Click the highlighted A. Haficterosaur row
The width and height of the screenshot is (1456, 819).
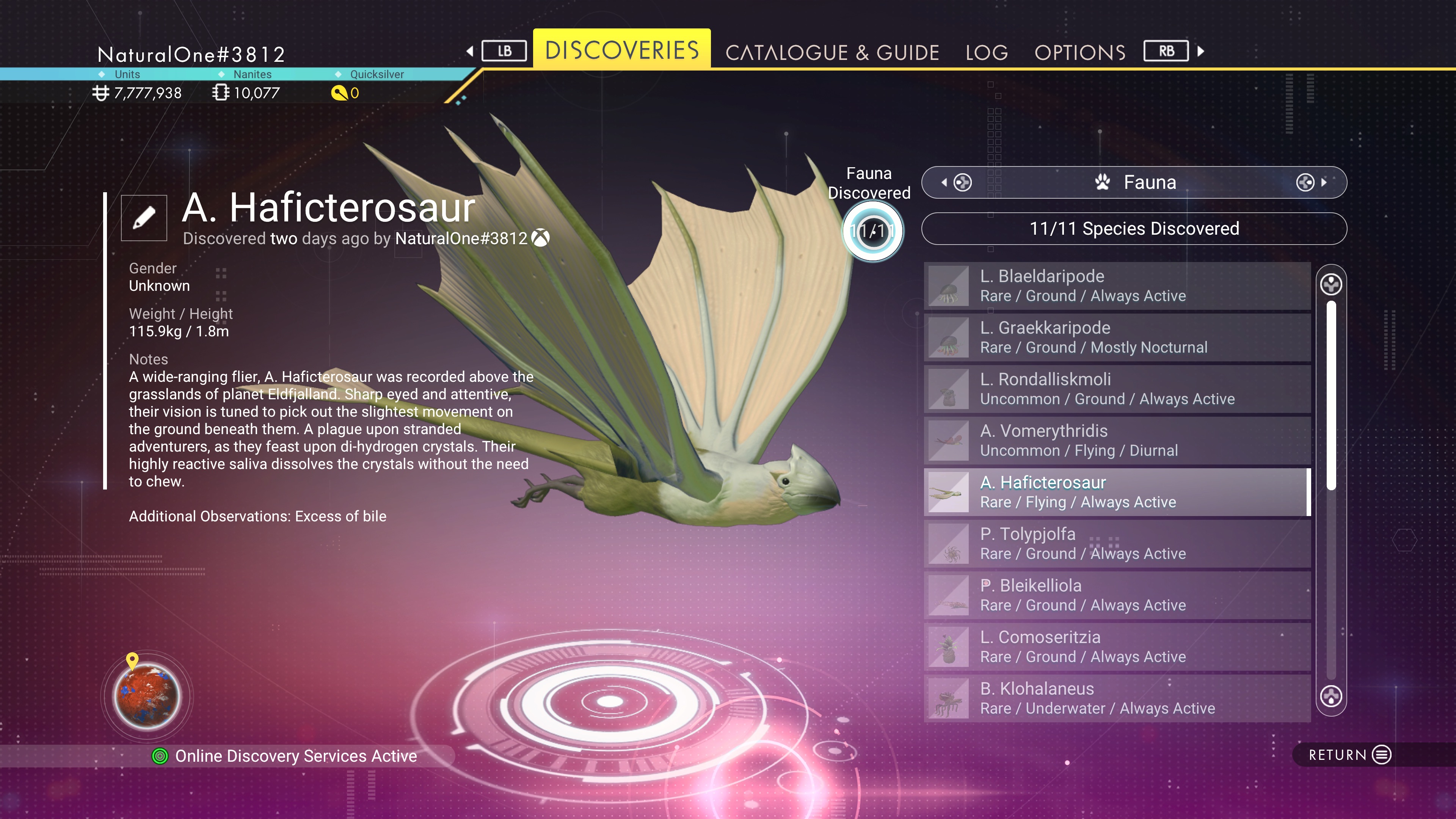[x=1117, y=492]
